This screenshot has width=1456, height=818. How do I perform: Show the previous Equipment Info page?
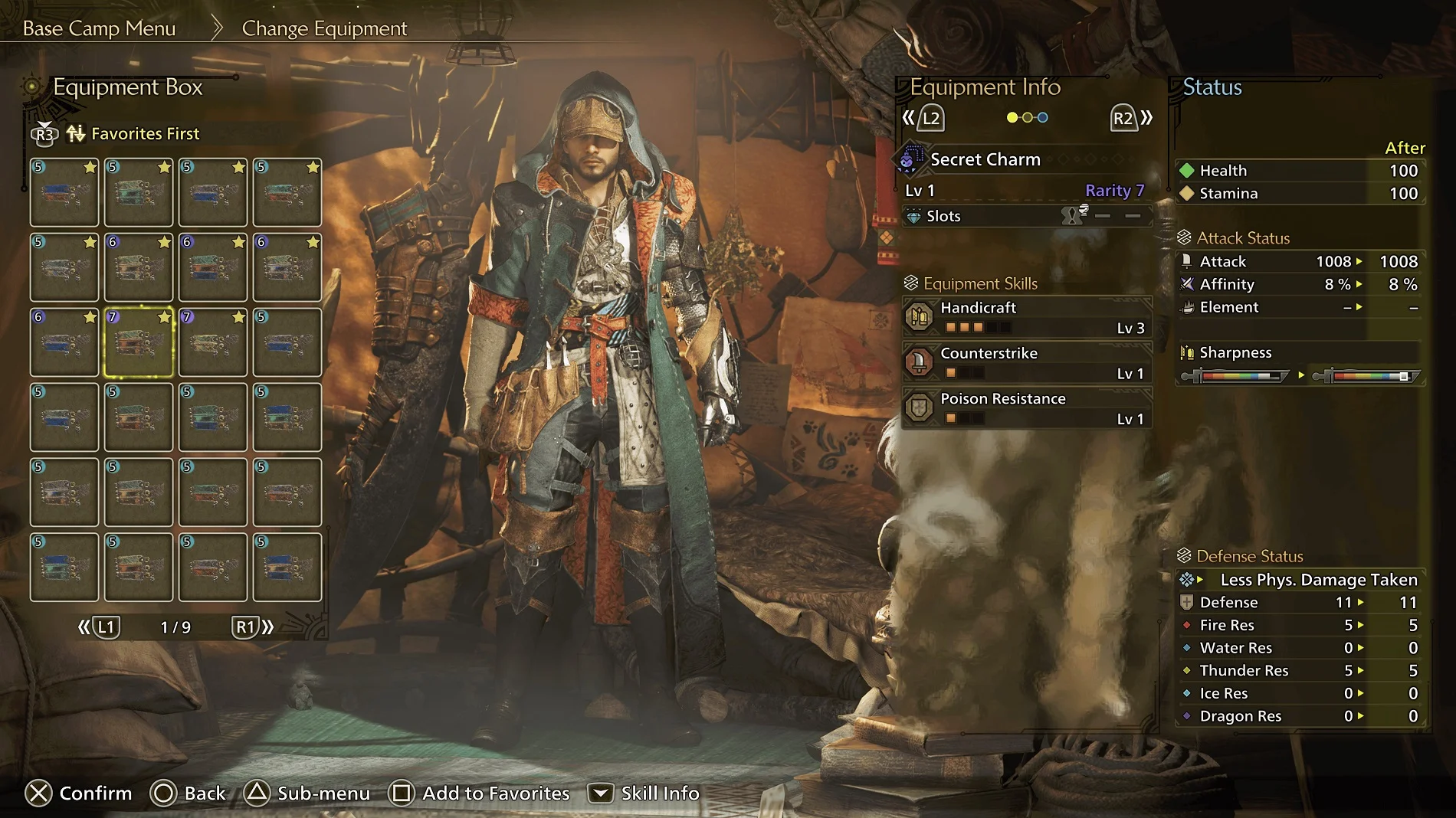923,118
